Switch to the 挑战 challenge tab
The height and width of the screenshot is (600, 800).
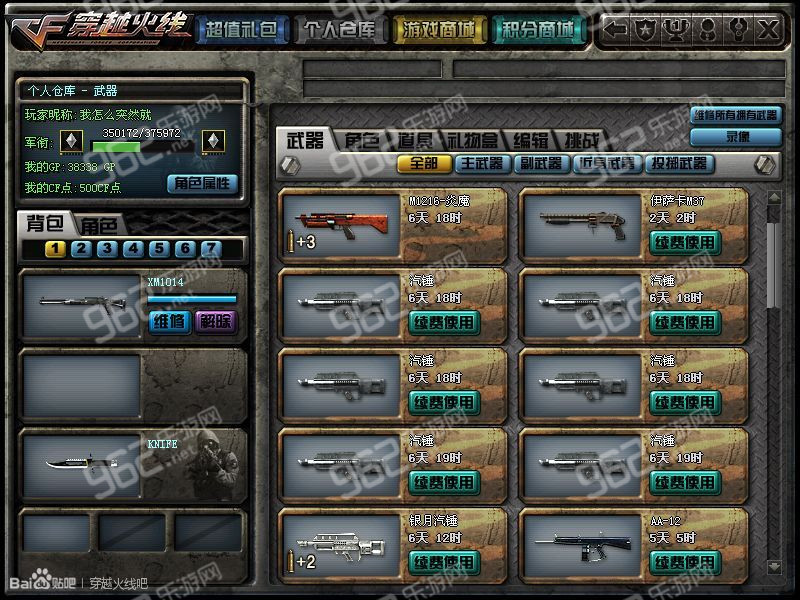579,140
